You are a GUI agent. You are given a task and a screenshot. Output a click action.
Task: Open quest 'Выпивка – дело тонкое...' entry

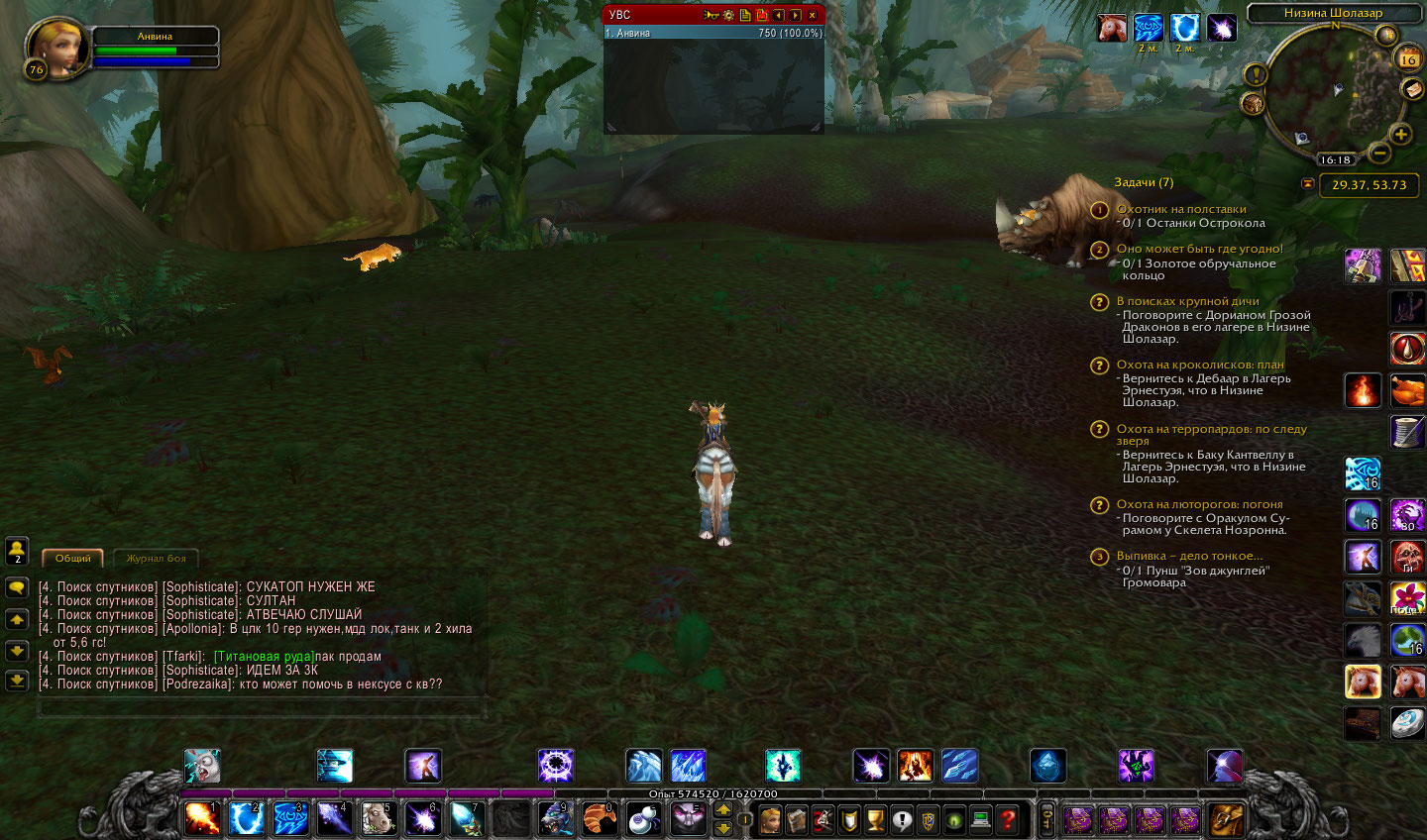click(x=1189, y=556)
